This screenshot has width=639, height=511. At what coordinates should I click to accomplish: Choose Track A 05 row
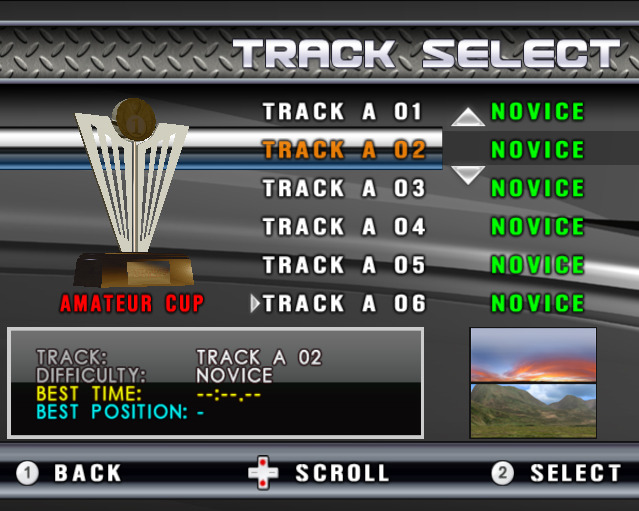[344, 266]
